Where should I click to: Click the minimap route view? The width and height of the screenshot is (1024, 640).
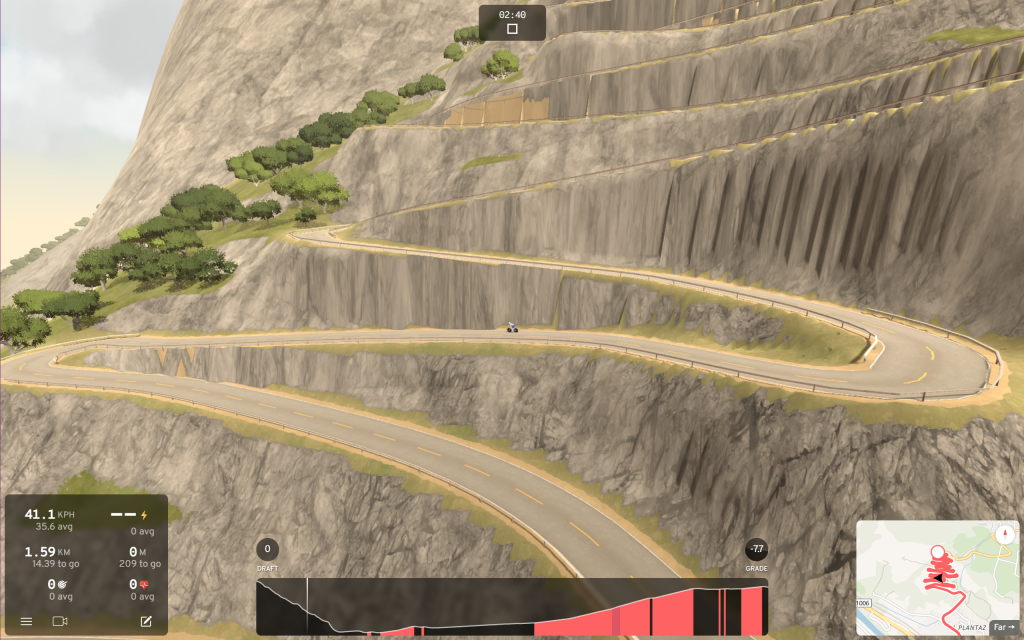click(x=931, y=575)
